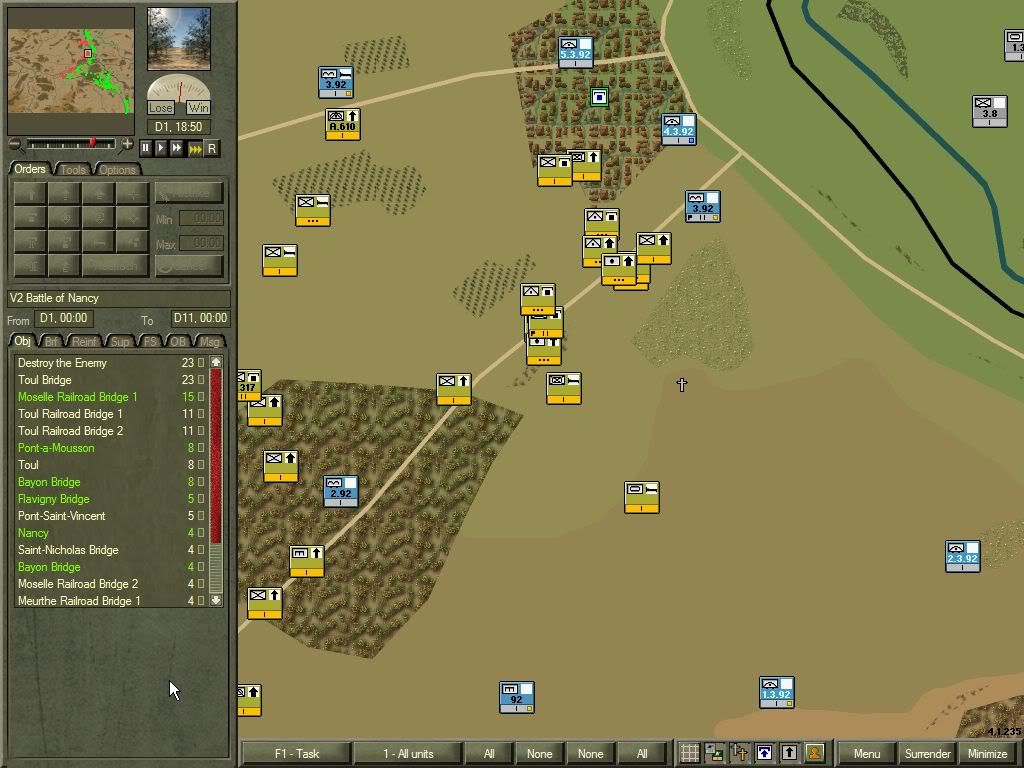Minimize the game window

click(987, 753)
